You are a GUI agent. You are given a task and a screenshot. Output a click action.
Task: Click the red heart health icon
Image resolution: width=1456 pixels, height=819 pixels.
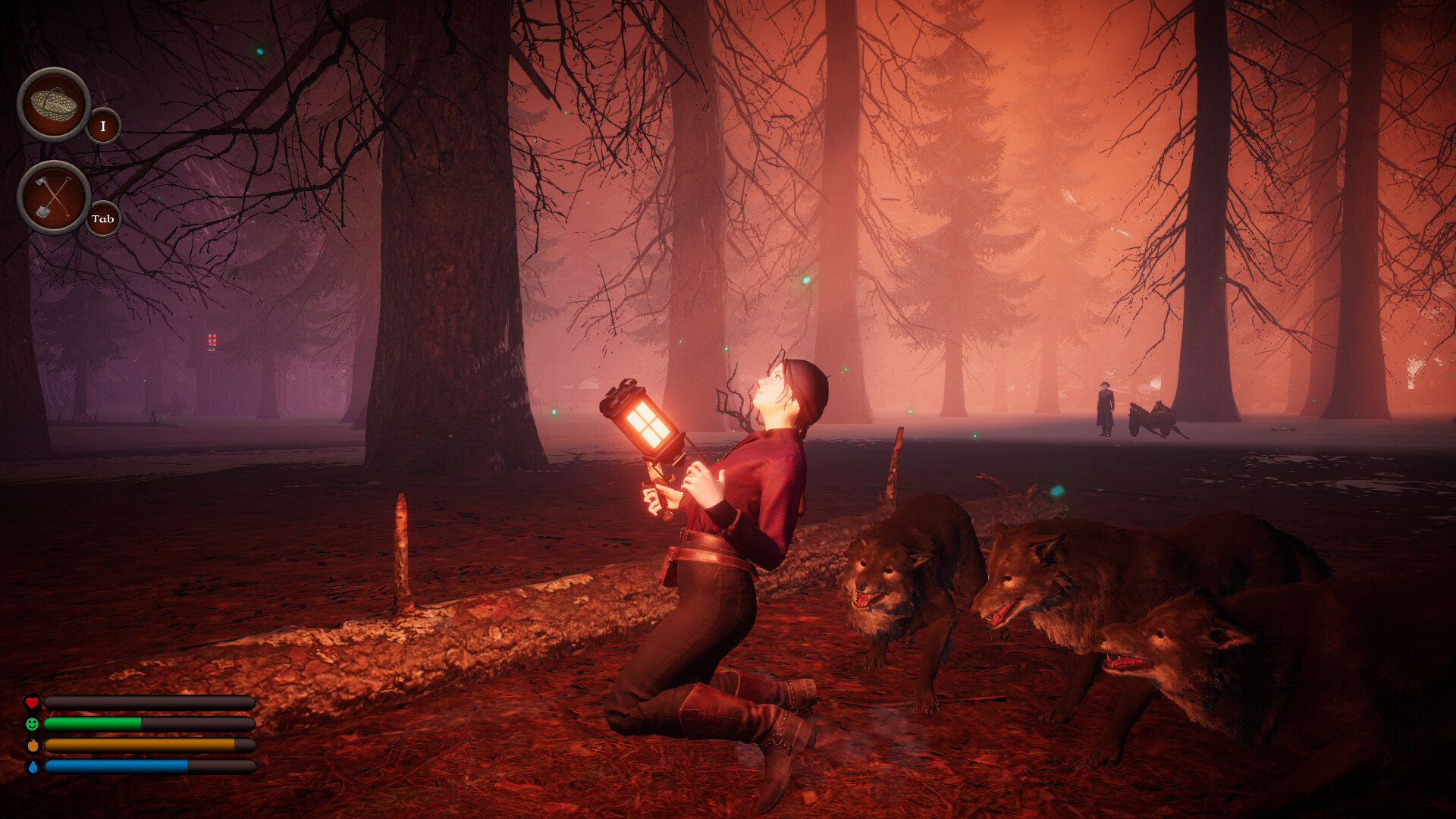pos(32,702)
